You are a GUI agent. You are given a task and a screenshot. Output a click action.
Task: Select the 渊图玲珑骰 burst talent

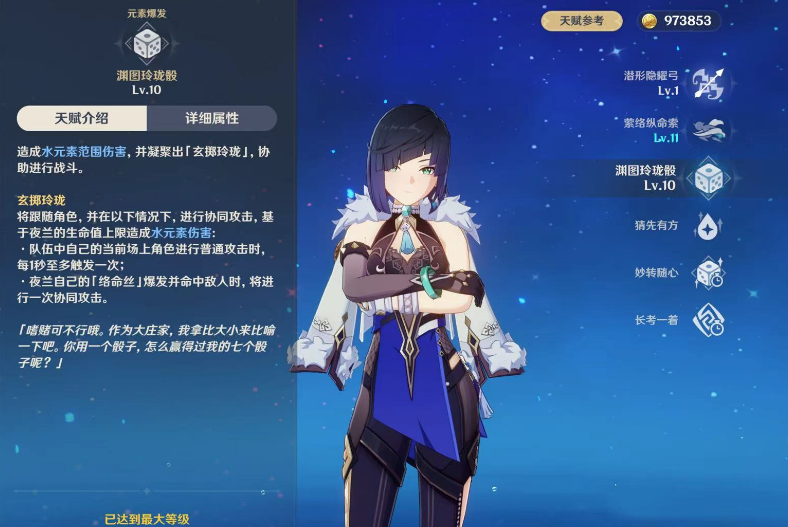click(x=708, y=178)
